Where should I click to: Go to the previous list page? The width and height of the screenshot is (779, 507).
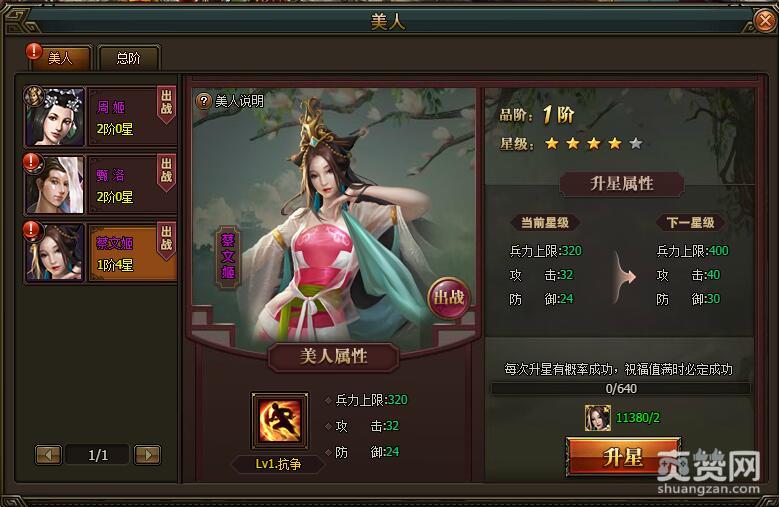click(x=48, y=455)
